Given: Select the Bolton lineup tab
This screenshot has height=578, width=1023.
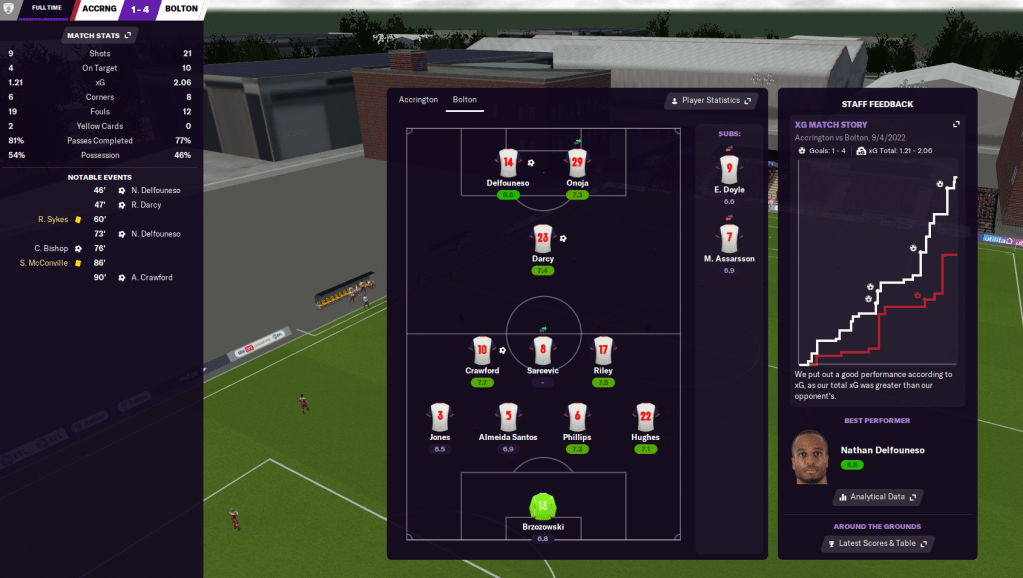Looking at the screenshot, I should tap(464, 100).
